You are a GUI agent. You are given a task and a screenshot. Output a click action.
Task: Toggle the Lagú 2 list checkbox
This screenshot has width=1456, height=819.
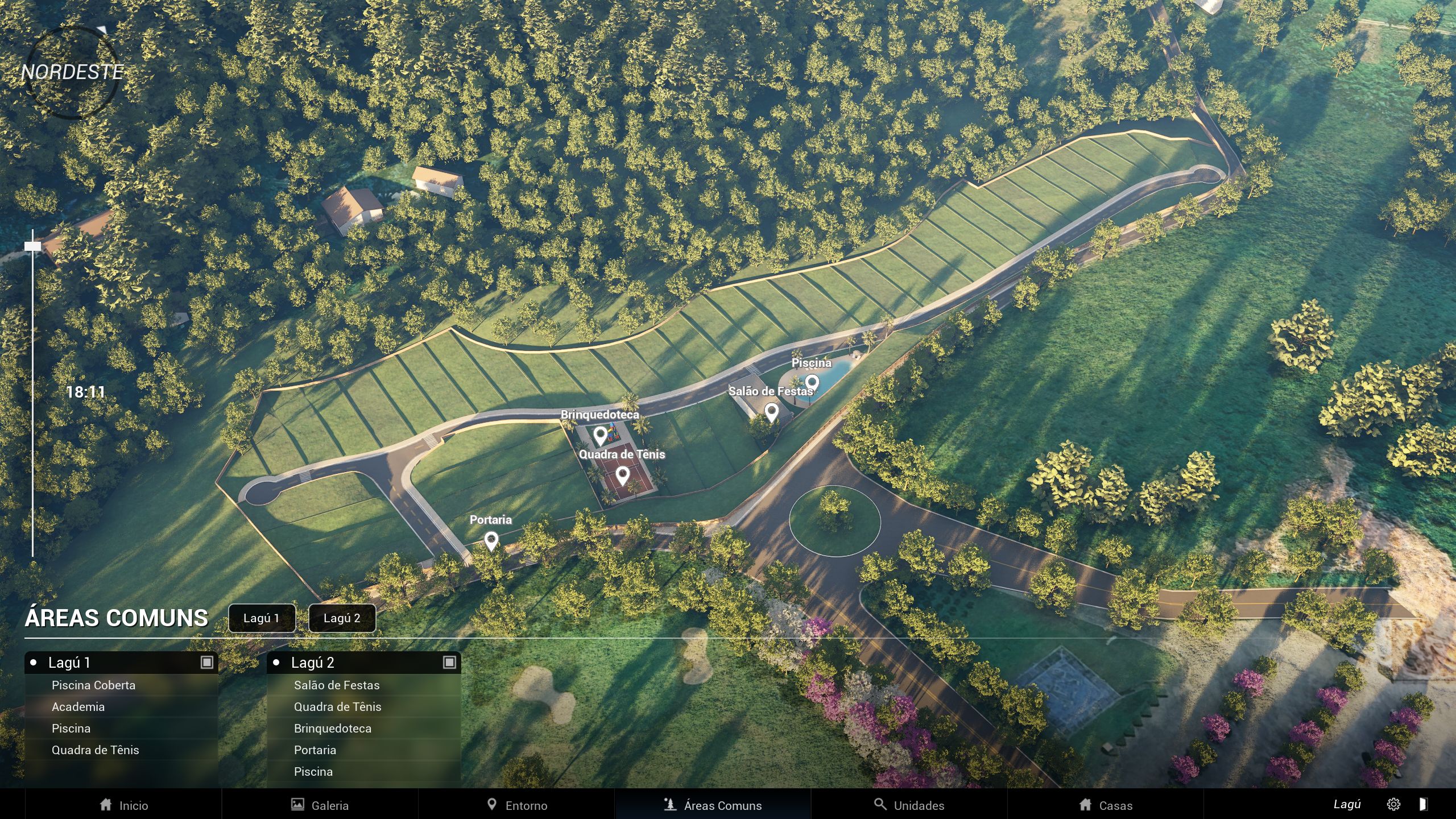(x=449, y=663)
